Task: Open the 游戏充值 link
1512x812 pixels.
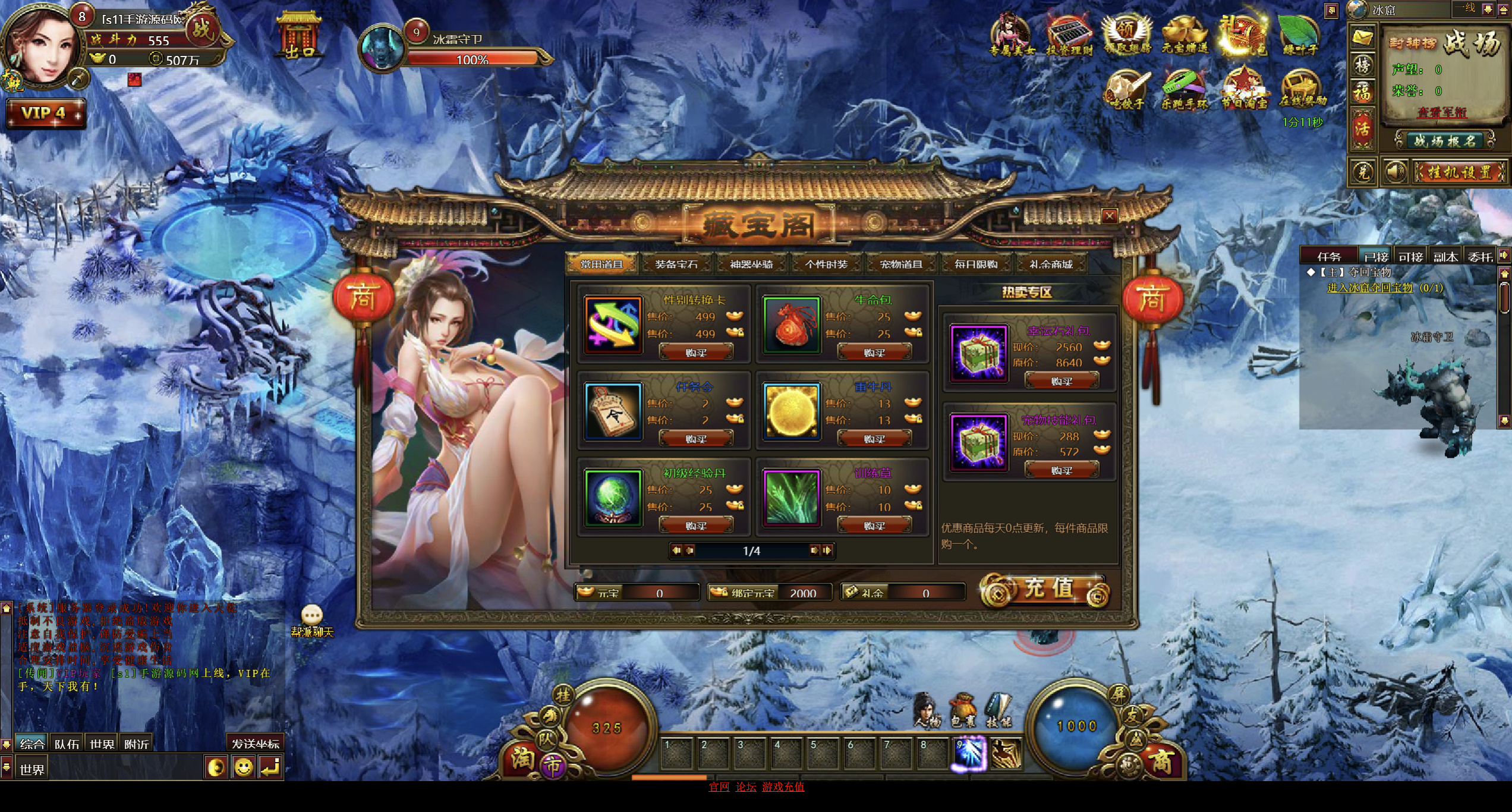Action: coord(783,786)
